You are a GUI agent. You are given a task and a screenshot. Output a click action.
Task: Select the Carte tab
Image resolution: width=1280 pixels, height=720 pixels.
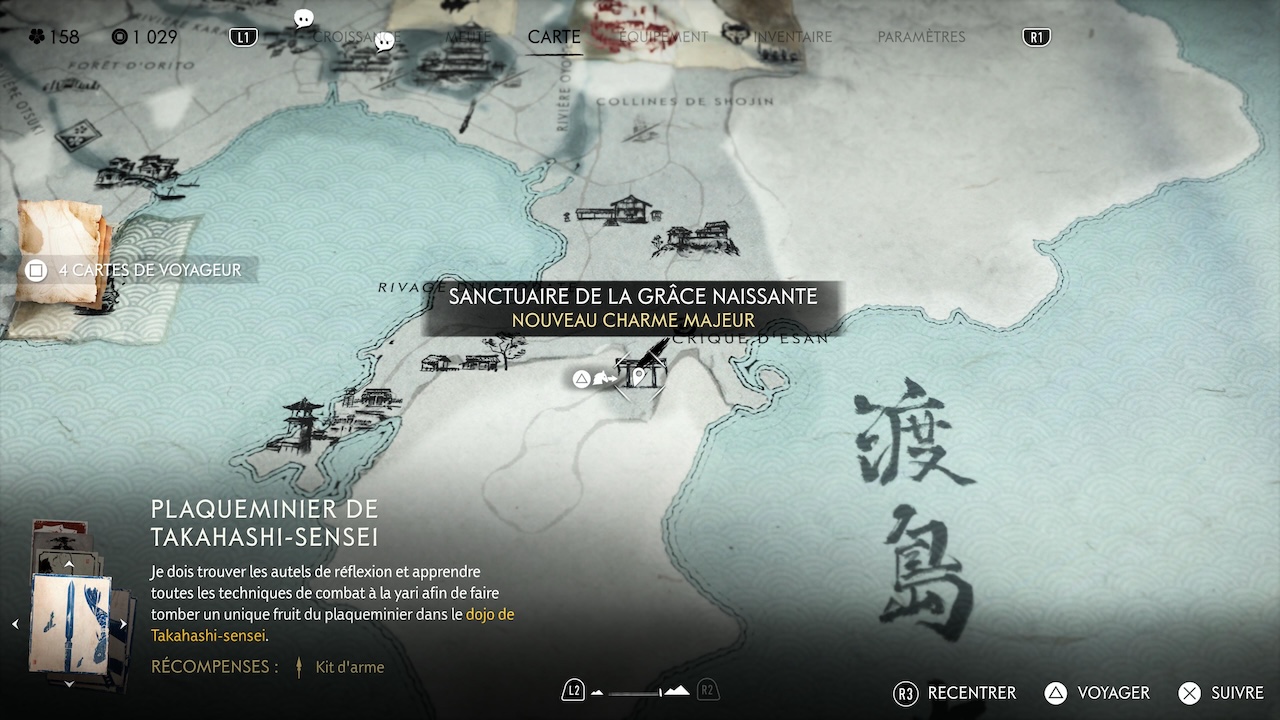[554, 37]
